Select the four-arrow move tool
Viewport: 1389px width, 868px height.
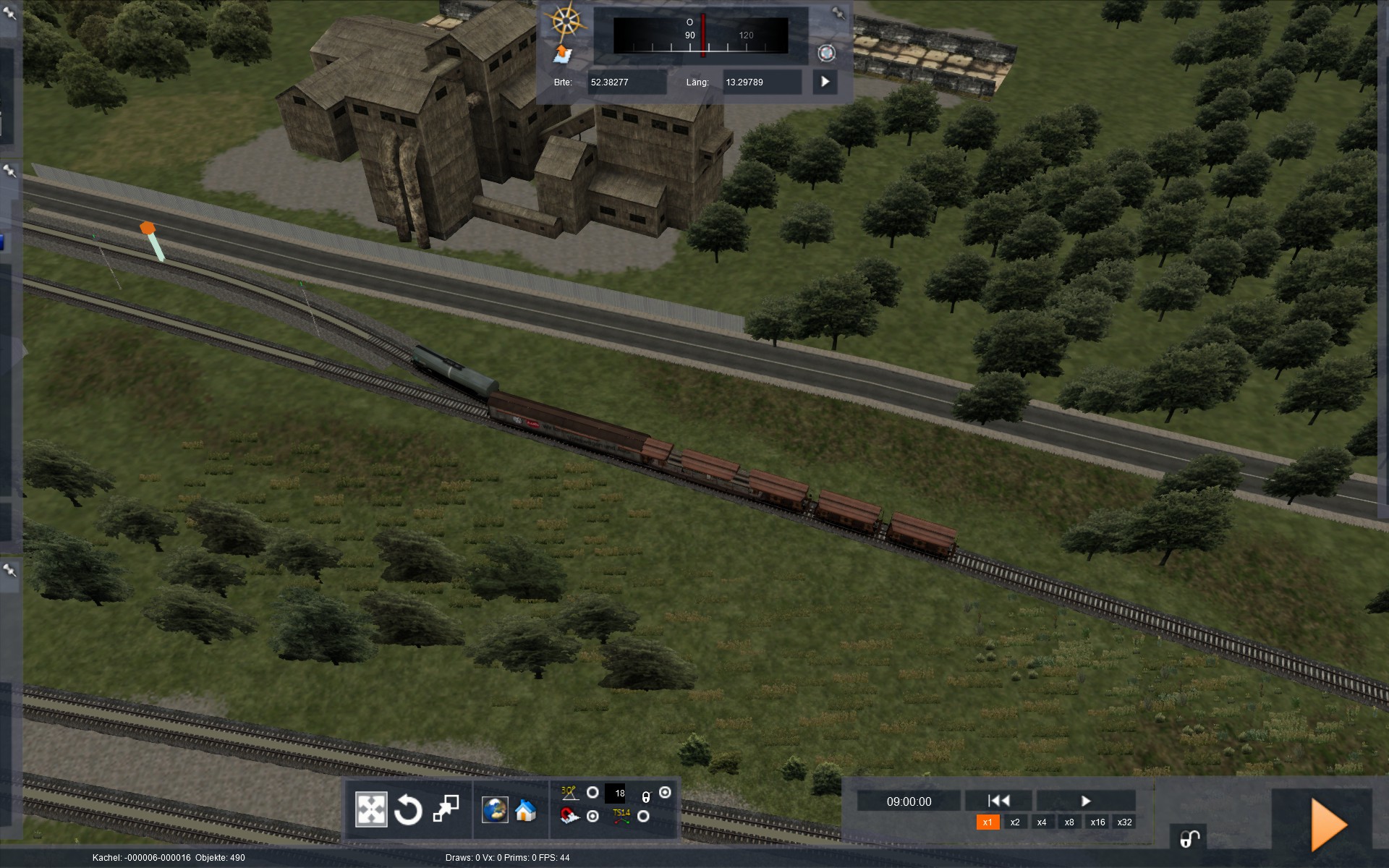tap(371, 809)
